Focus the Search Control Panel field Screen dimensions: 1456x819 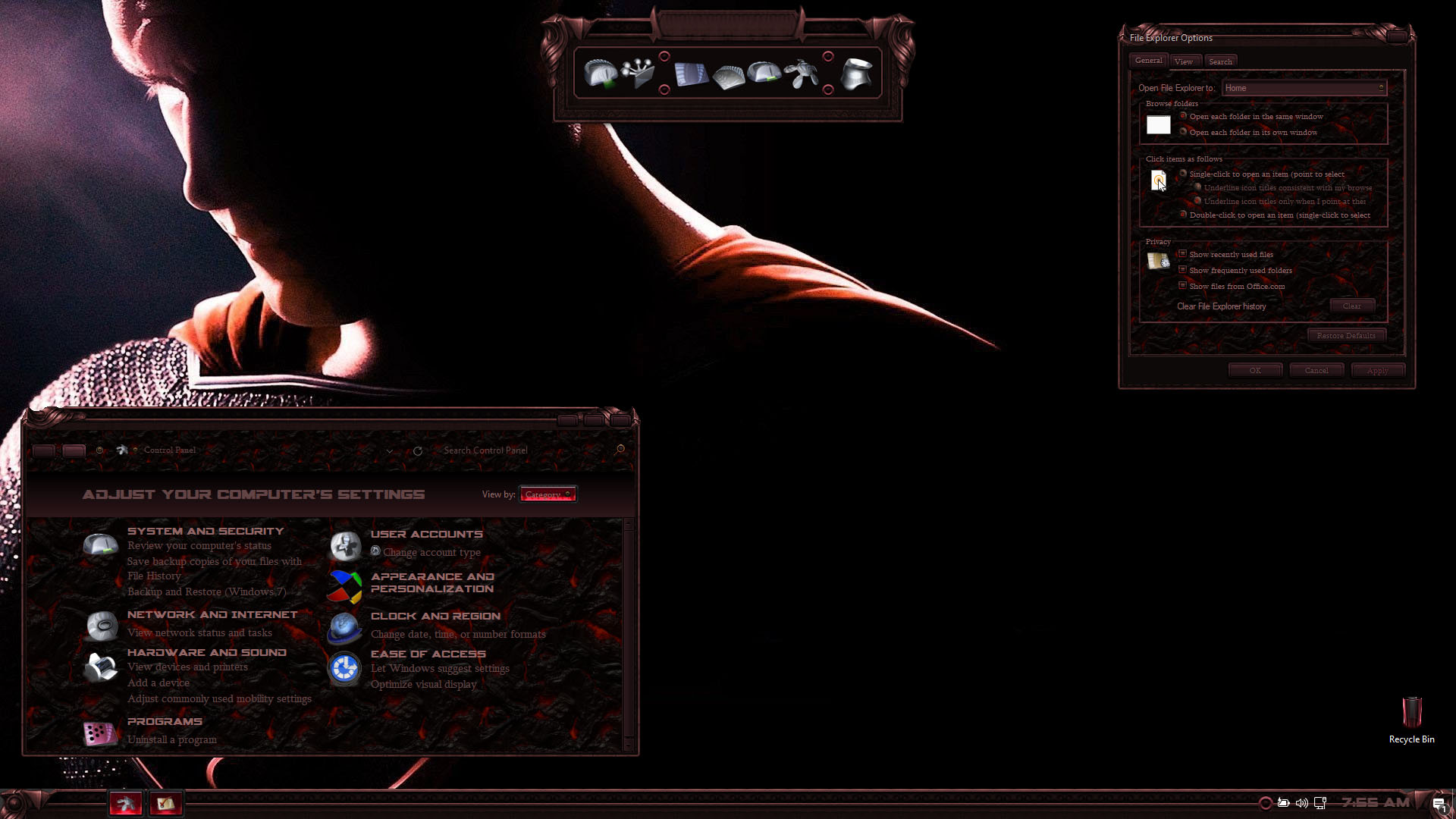[523, 450]
